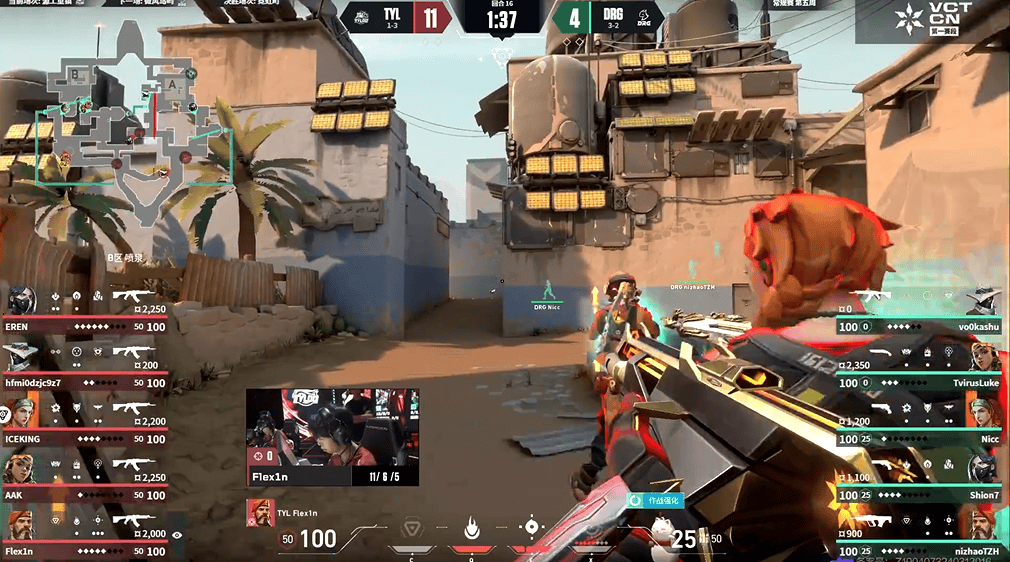Select Nicc's agent portrait

[x=985, y=413]
